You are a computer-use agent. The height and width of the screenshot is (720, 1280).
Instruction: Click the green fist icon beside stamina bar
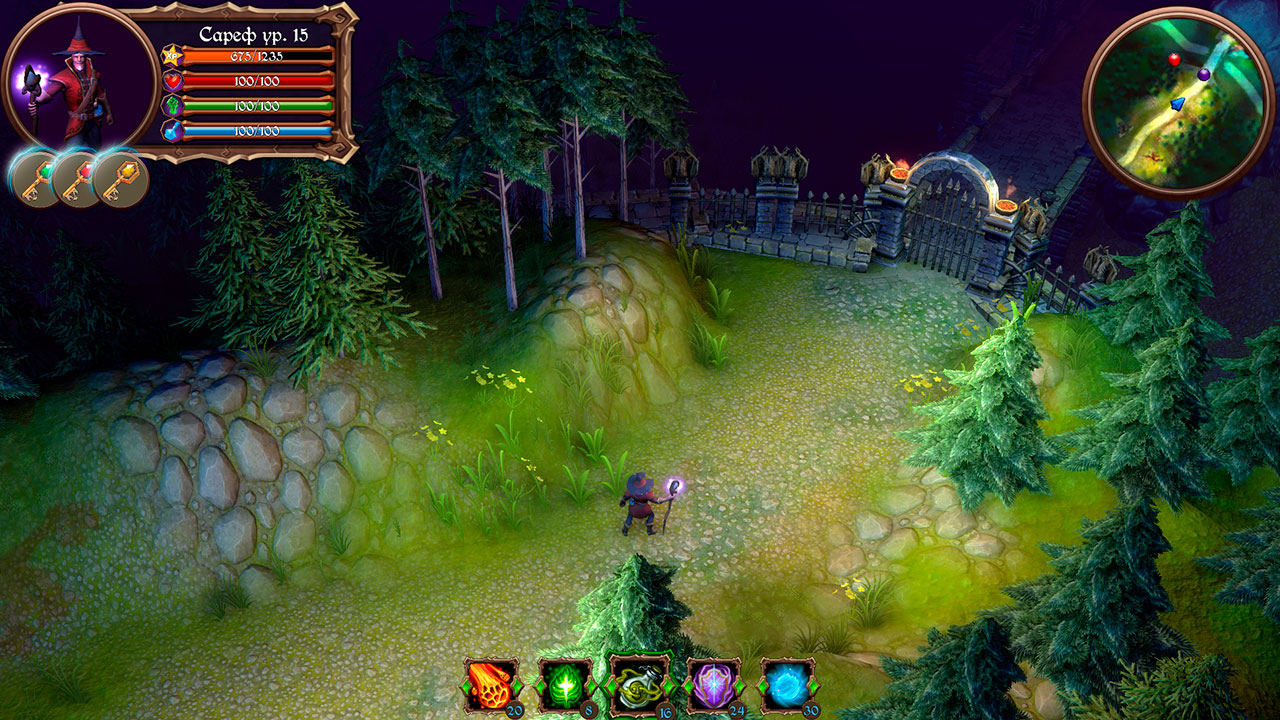tap(170, 107)
